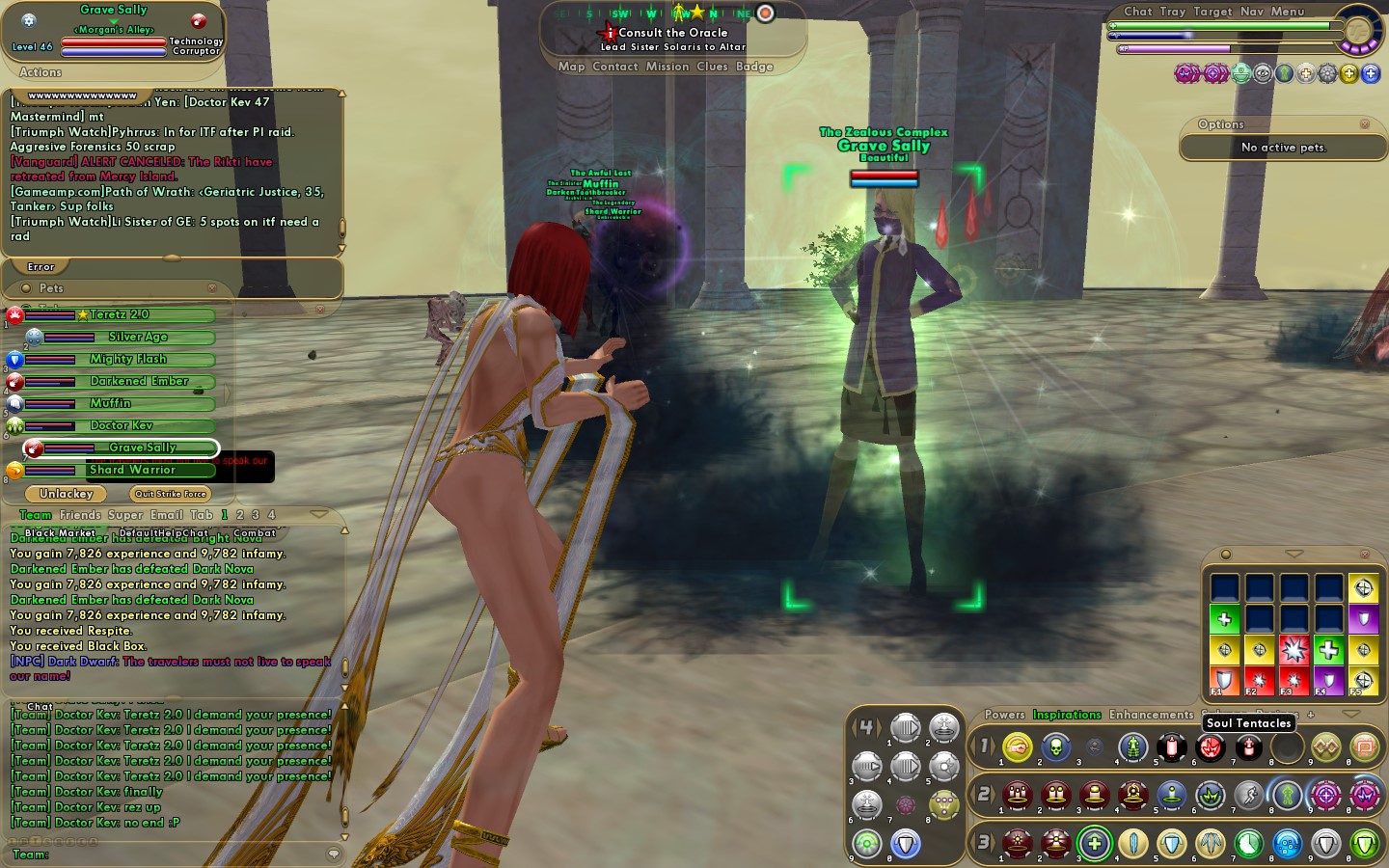Select teammate Doctor Kev in the team list
Viewport: 1389px width, 868px height.
[122, 425]
